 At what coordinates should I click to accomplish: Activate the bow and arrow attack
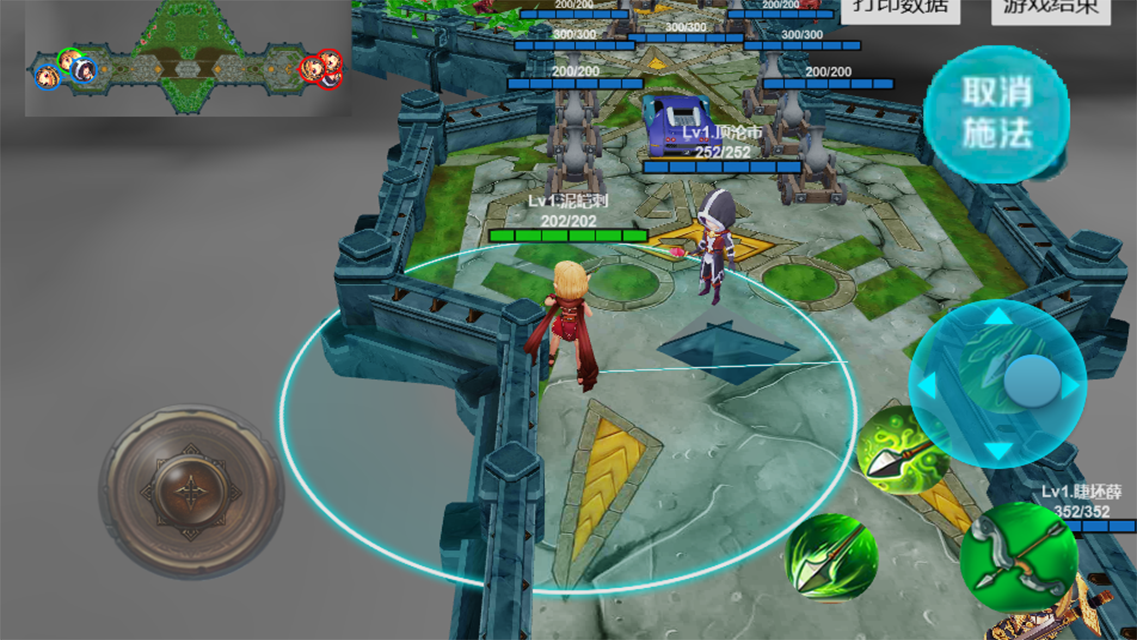(x=1019, y=558)
